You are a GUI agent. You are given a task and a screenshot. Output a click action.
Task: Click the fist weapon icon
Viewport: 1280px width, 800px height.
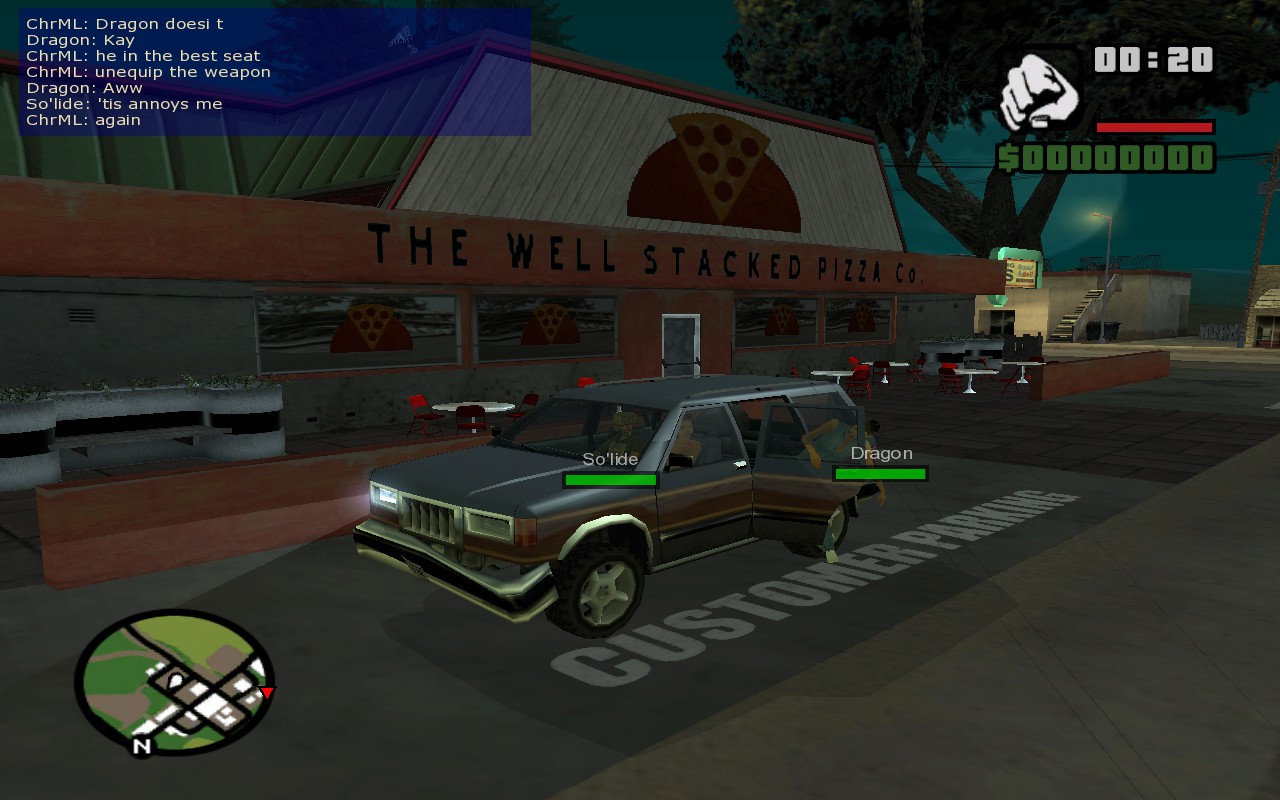pos(1039,91)
